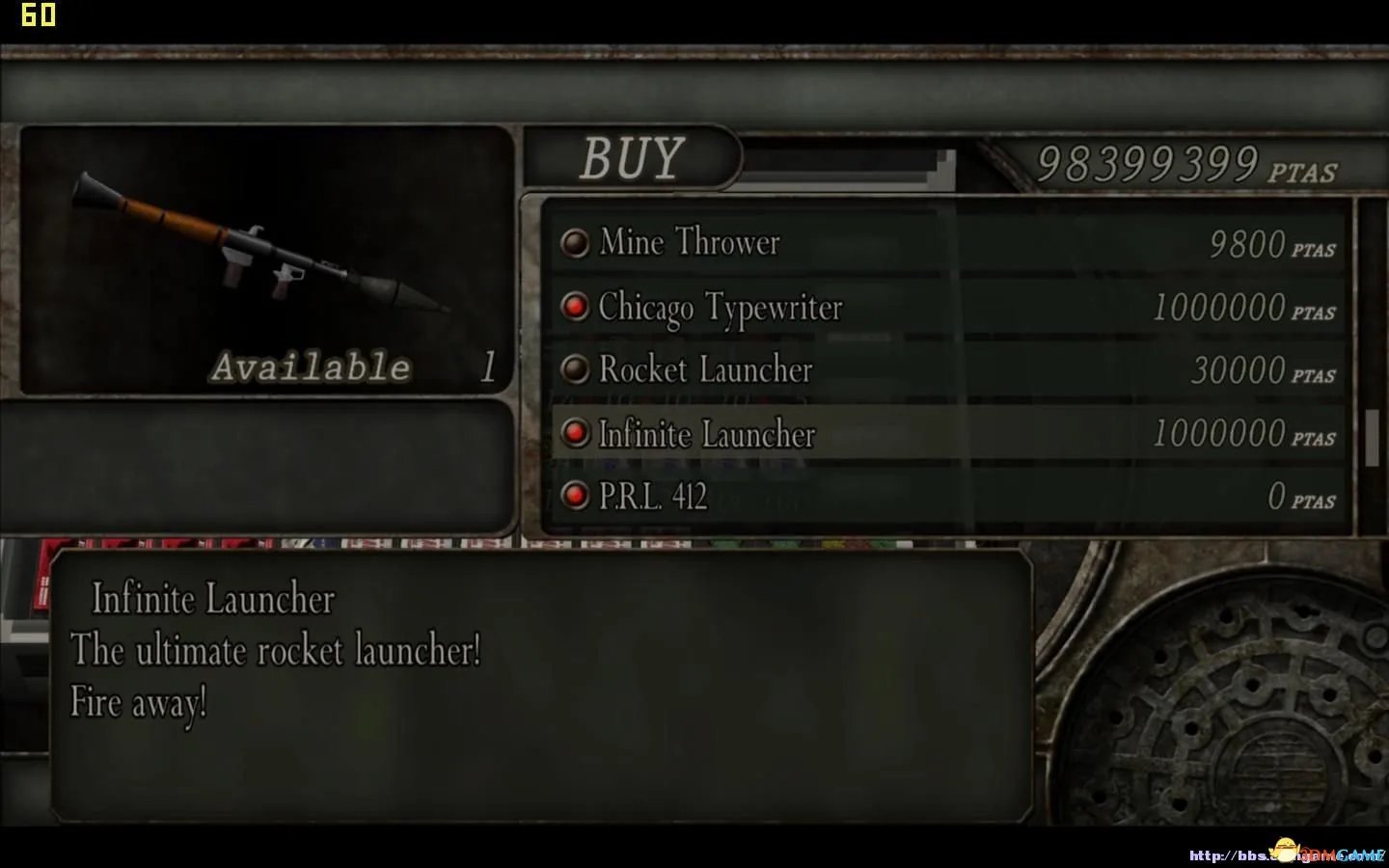Screen dimensions: 1389x868
Task: Pick the Rocket Launcher for 30000 PTAS
Action: coord(705,370)
